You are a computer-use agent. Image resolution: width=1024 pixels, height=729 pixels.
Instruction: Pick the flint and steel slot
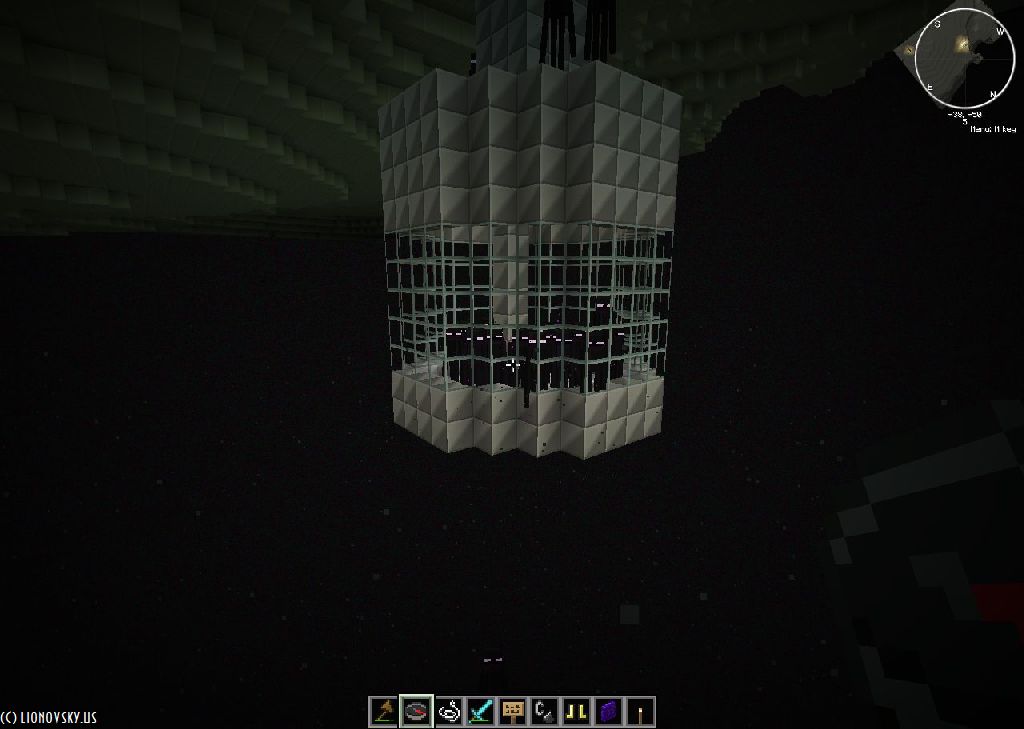[x=545, y=711]
